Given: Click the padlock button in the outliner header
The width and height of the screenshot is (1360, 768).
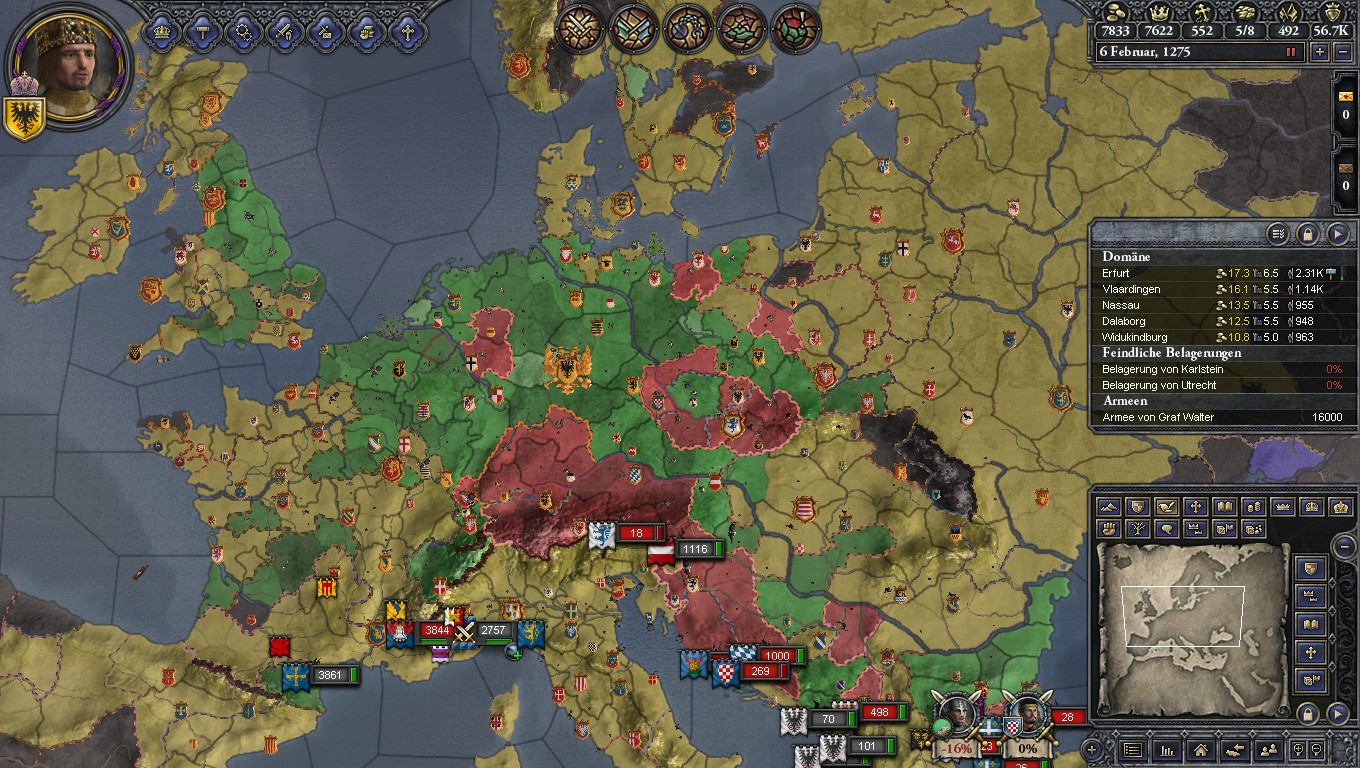Looking at the screenshot, I should pos(1307,234).
